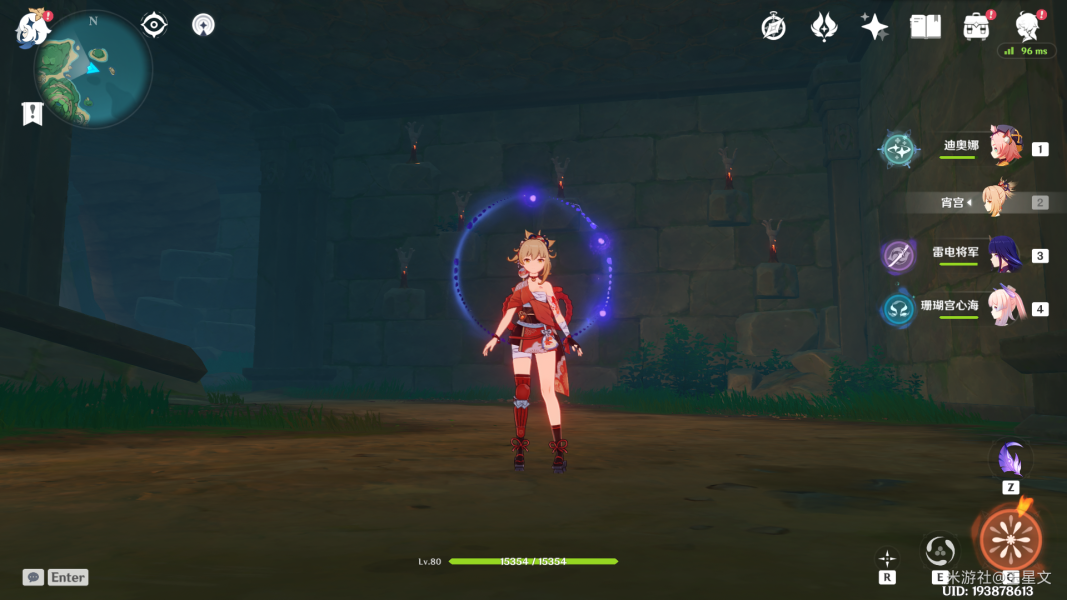The width and height of the screenshot is (1067, 600).
Task: Toggle the crosshair aim mode icon
Action: 887,559
